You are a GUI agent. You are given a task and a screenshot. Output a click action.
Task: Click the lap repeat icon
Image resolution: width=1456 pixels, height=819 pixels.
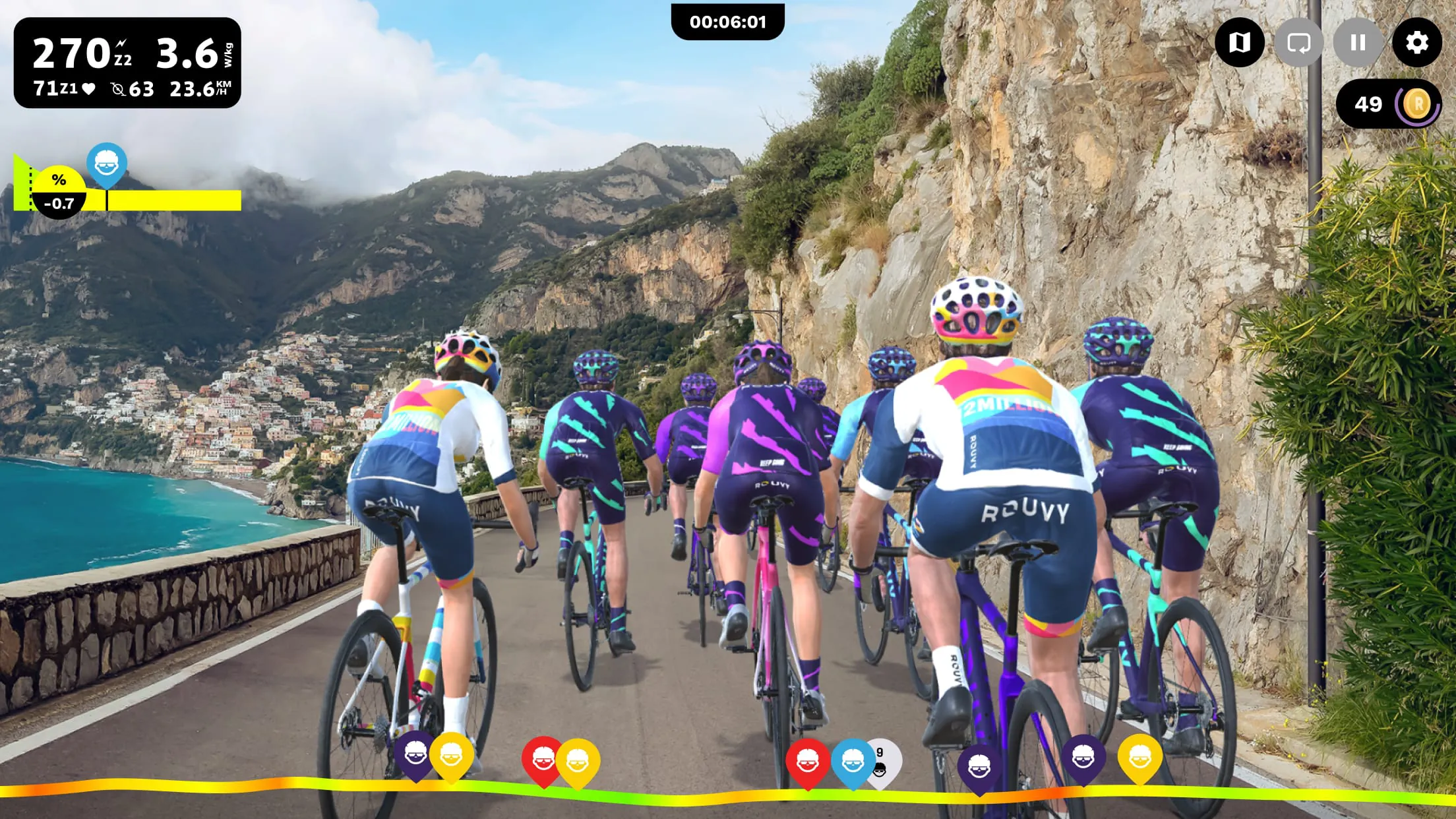click(1298, 43)
